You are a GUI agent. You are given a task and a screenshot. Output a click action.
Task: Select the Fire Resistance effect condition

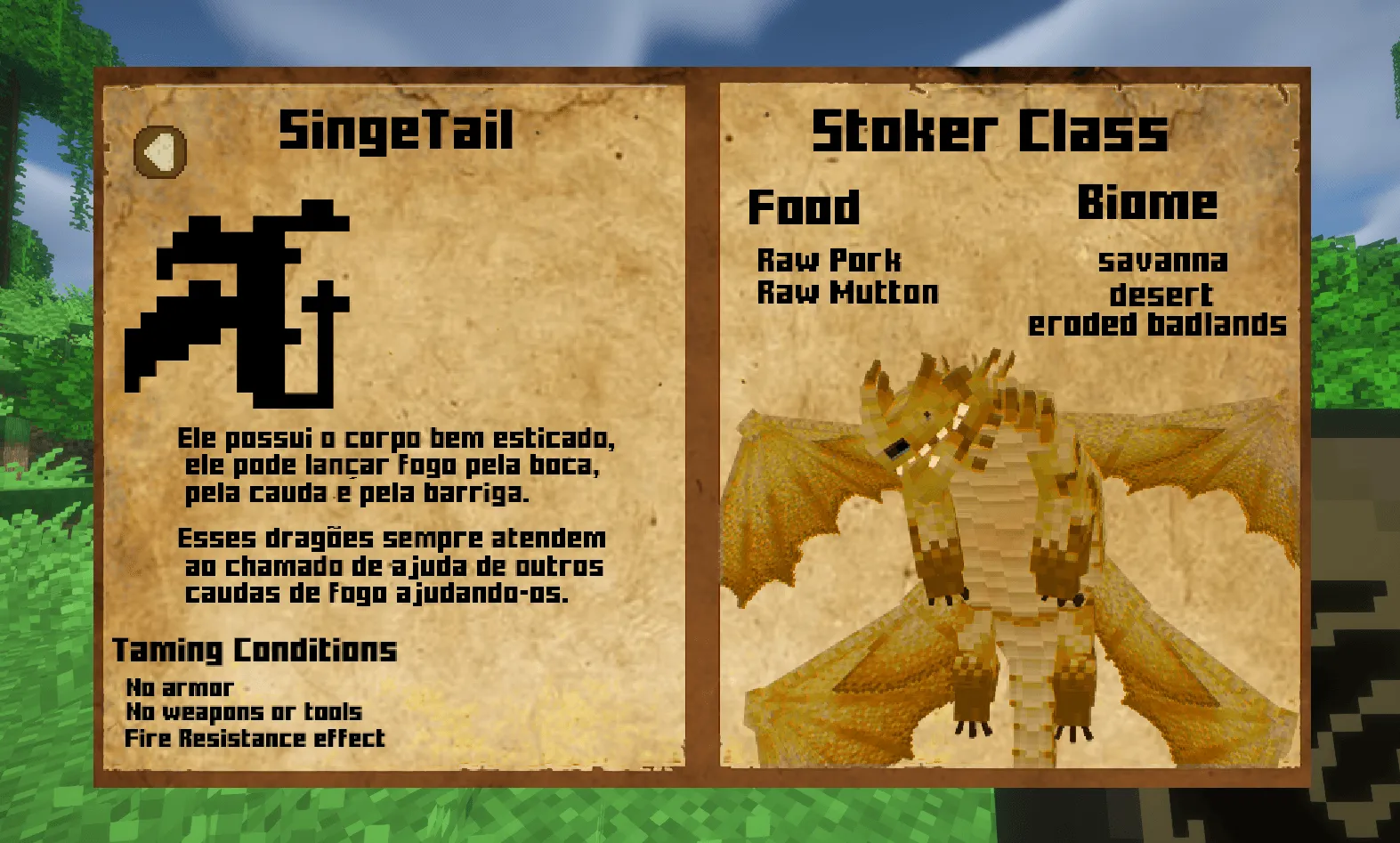255,737
